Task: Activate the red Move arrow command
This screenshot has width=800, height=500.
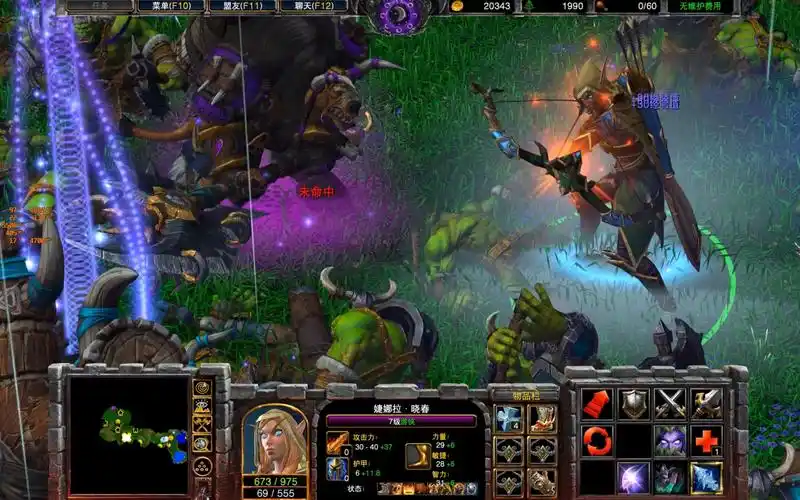Action: [597, 403]
